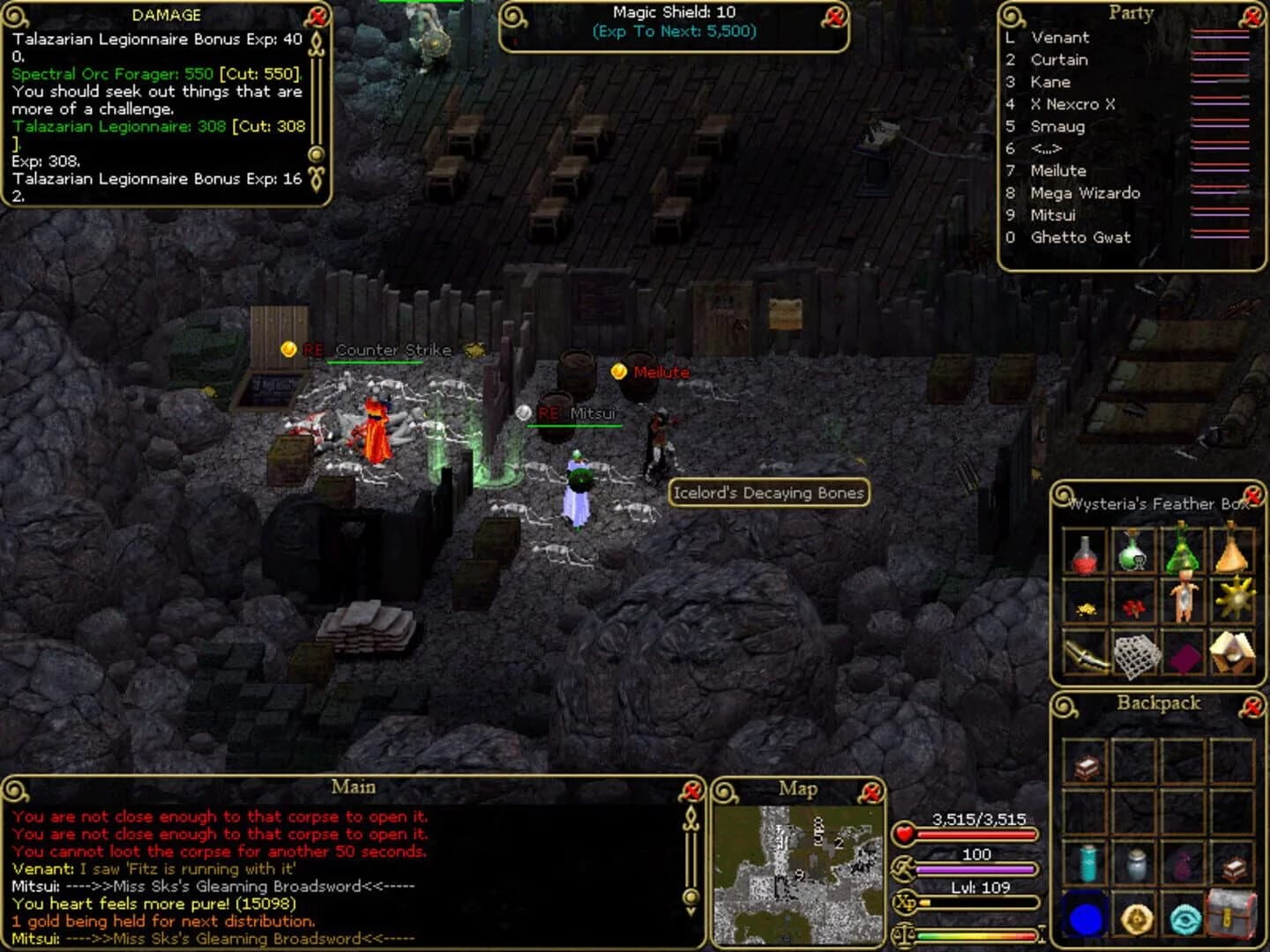The width and height of the screenshot is (1270, 952).
Task: Click the green potion bottle in the feather box
Action: tap(1131, 554)
